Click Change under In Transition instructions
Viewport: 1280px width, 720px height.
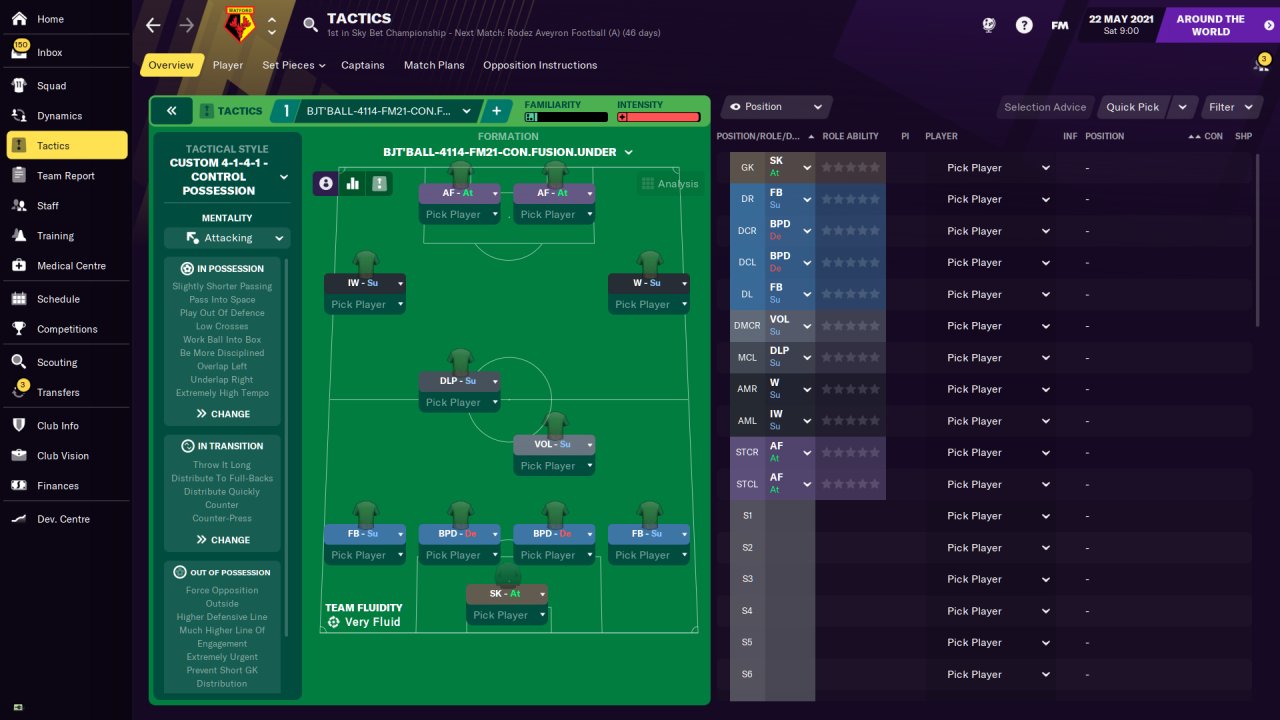coord(224,540)
